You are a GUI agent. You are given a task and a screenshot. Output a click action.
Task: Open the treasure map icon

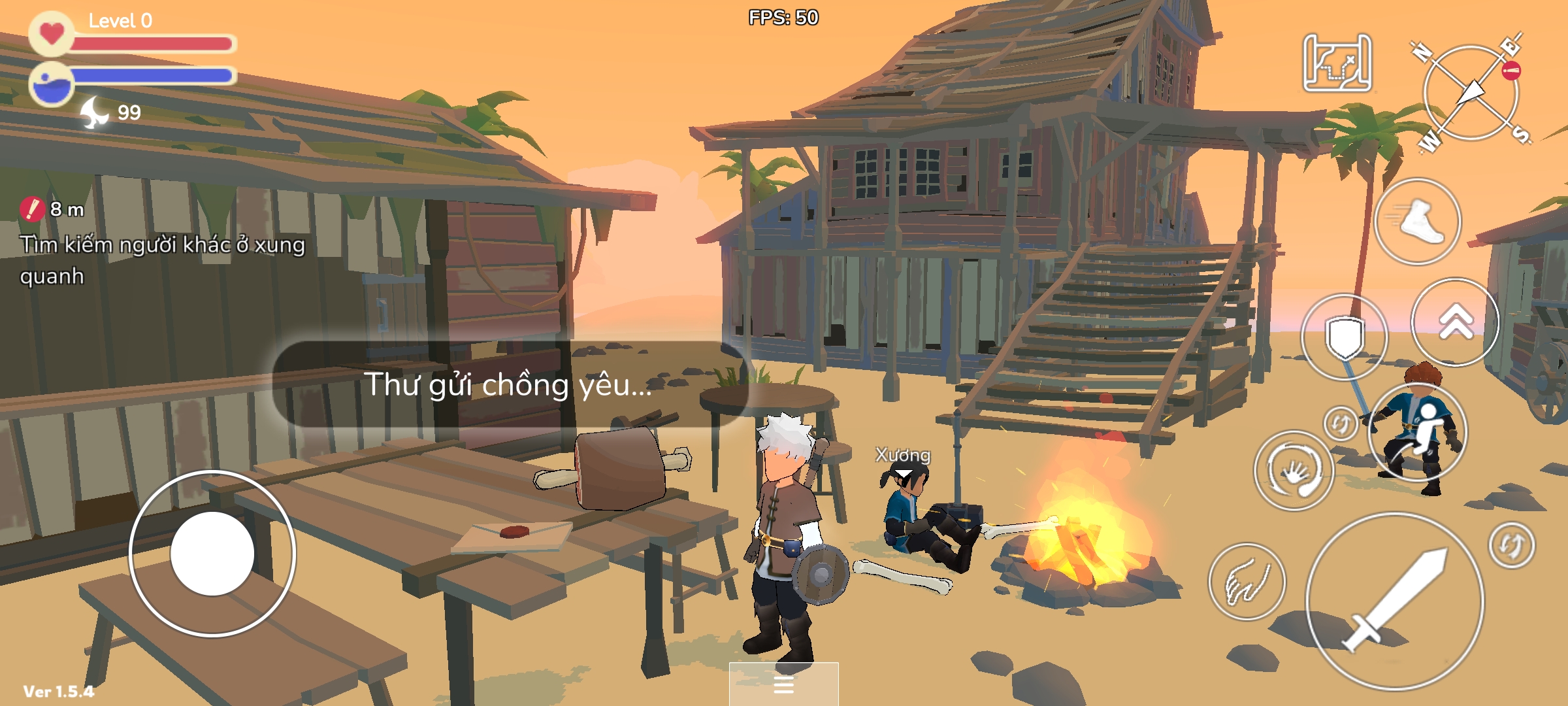click(1337, 63)
